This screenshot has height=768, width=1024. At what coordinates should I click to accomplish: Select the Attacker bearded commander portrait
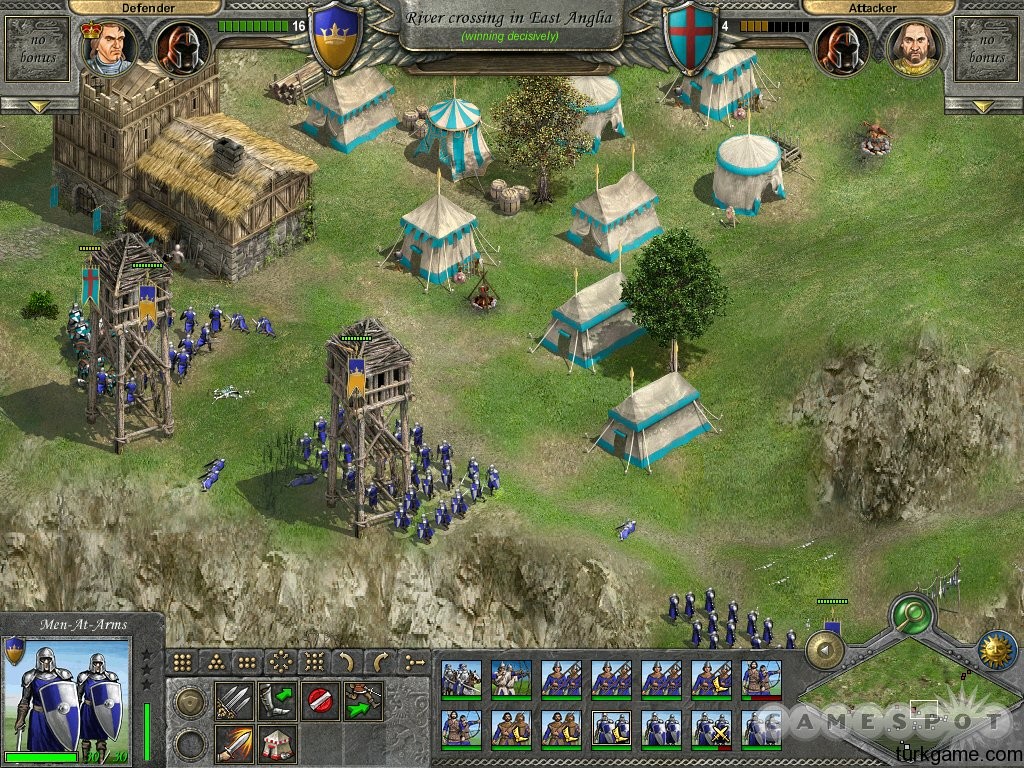tap(913, 48)
